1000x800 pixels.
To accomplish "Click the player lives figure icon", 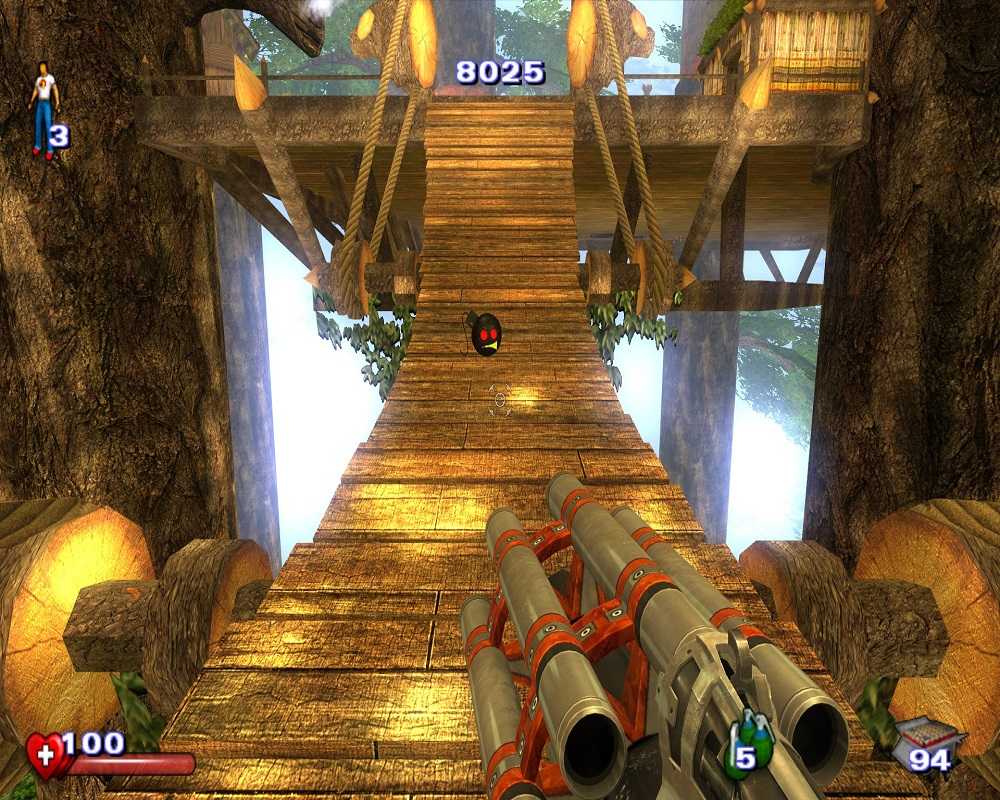I will [43, 108].
